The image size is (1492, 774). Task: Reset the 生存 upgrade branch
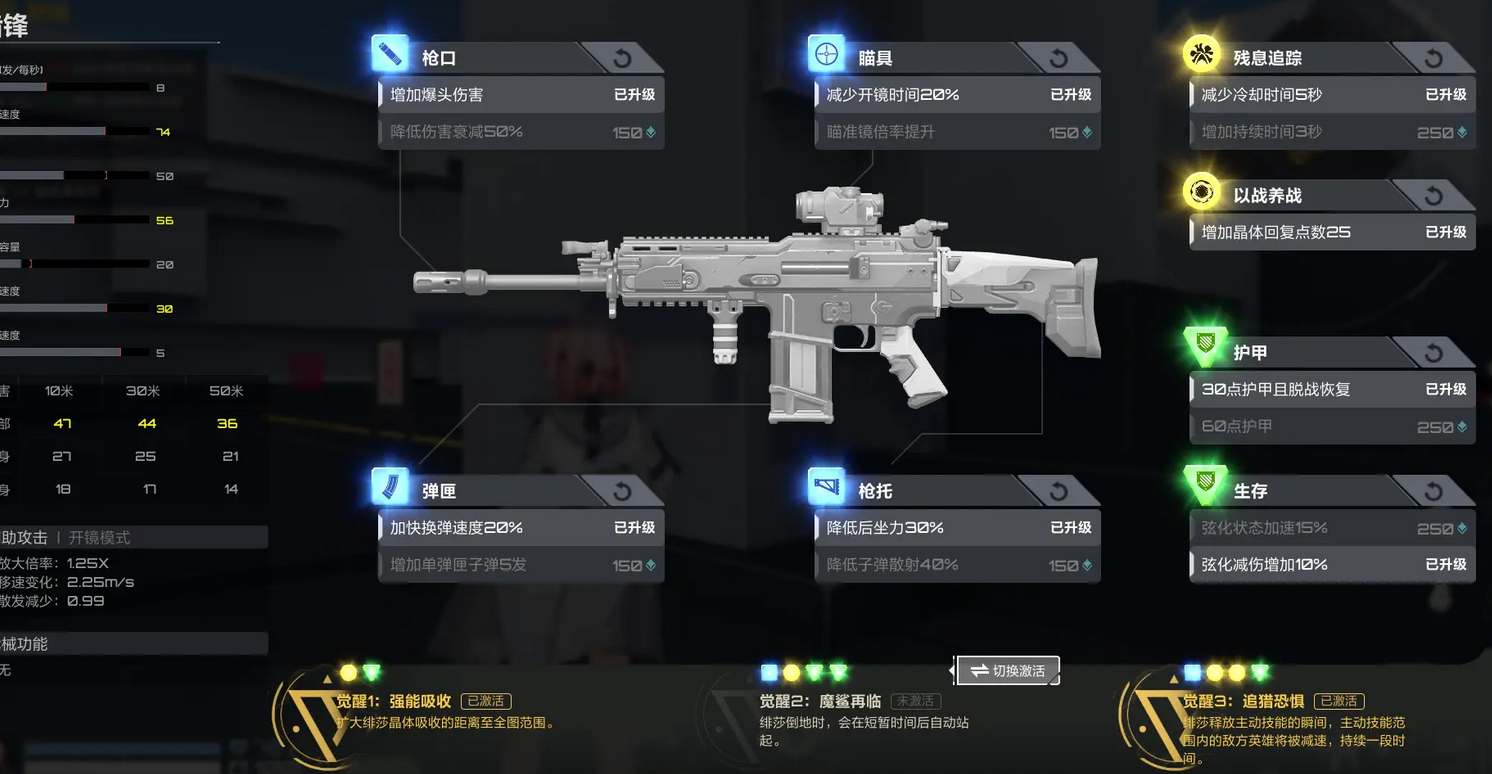pyautogui.click(x=1433, y=491)
